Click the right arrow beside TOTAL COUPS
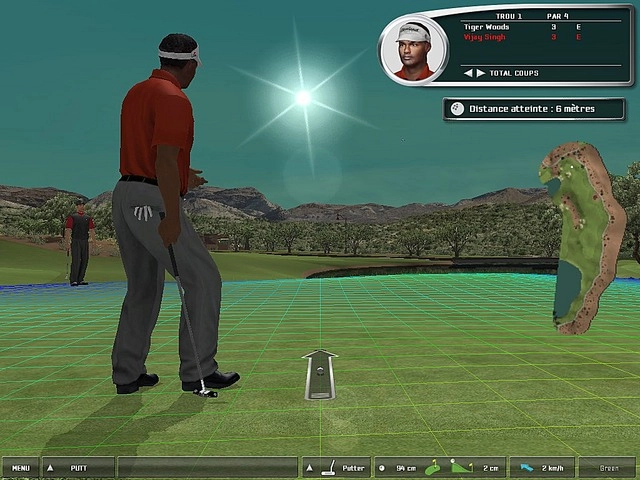Screen dimensions: 640x480 coord(481,73)
